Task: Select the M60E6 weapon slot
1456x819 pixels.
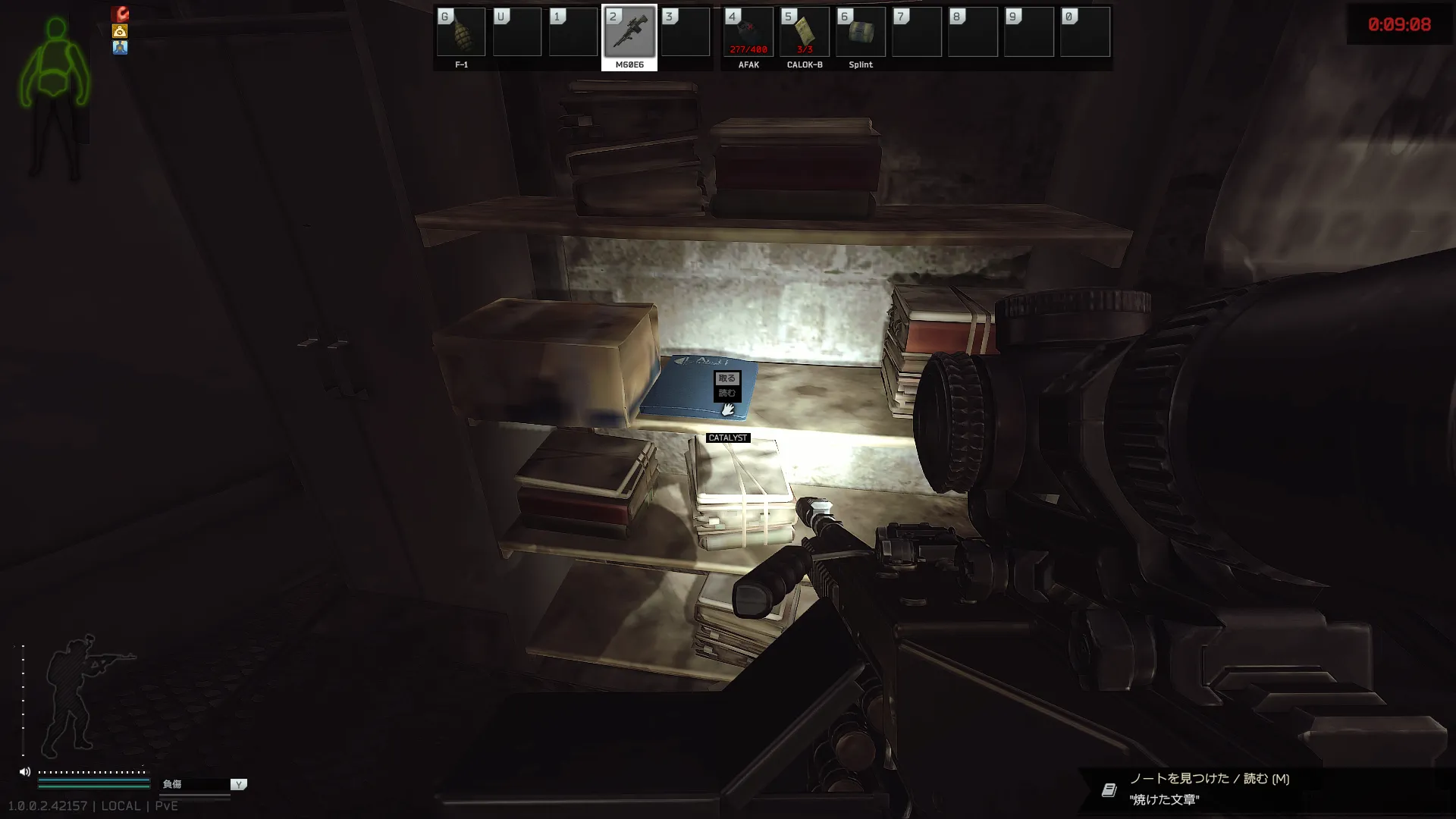Action: point(629,33)
